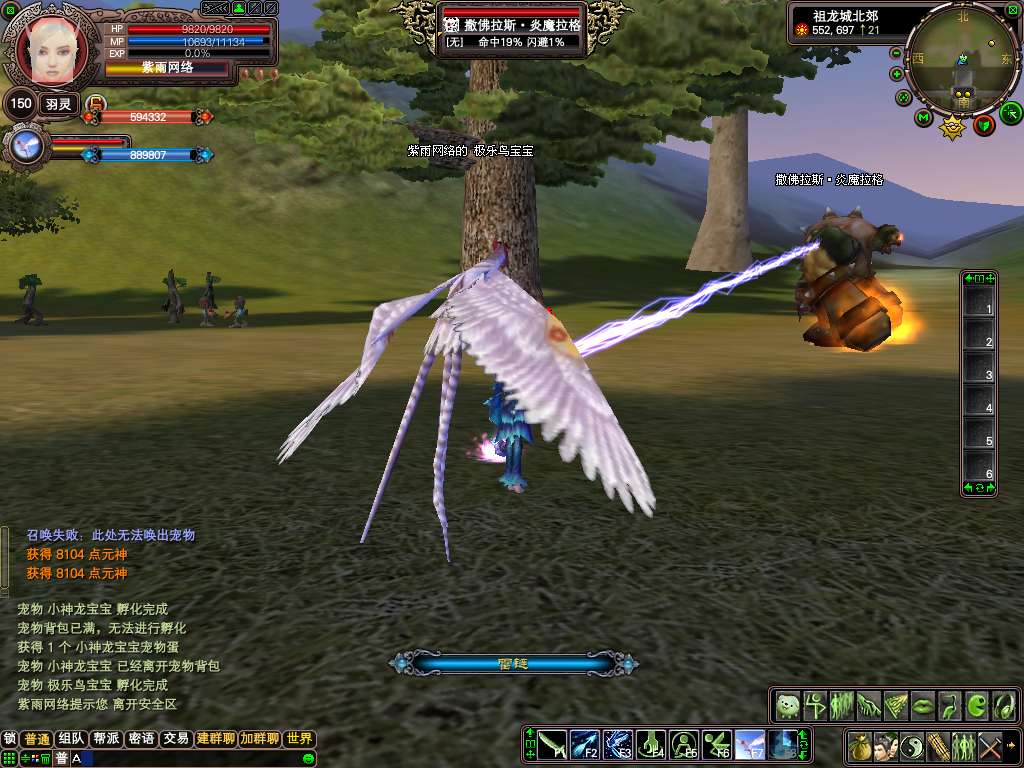Screen dimensions: 1024x768
Task: Switch to the 组队 chat channel
Action: (71, 739)
